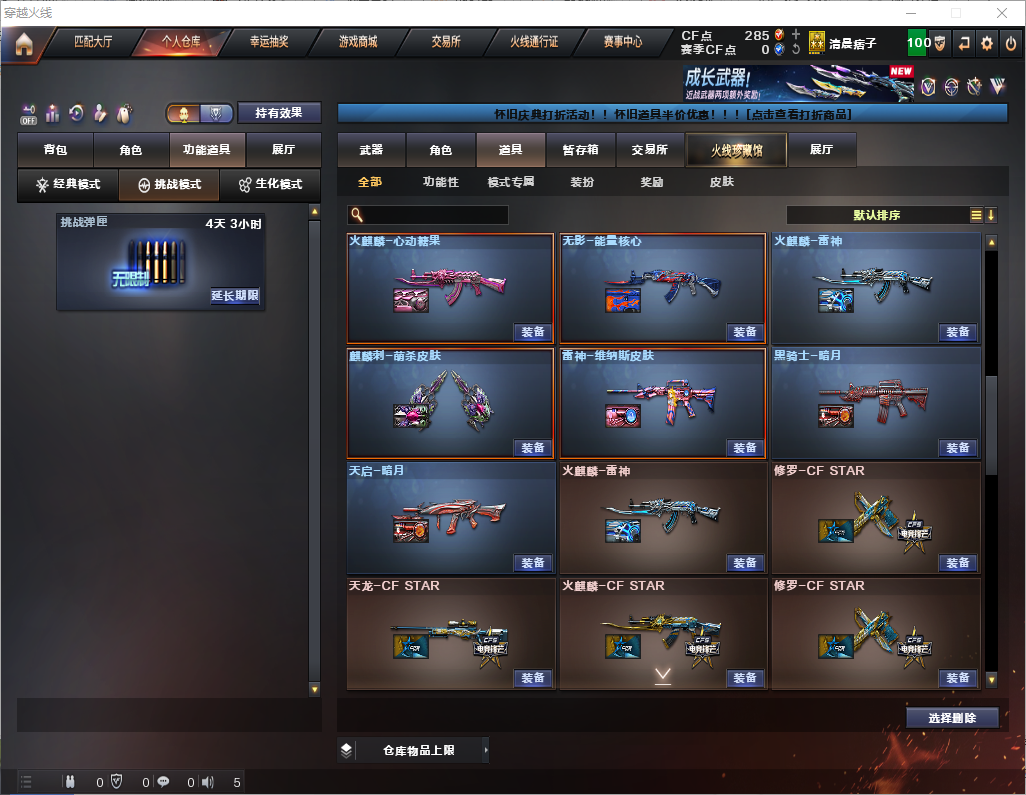Switch to the 背包 backpack tab
Screen dimensions: 1026x795
point(55,150)
